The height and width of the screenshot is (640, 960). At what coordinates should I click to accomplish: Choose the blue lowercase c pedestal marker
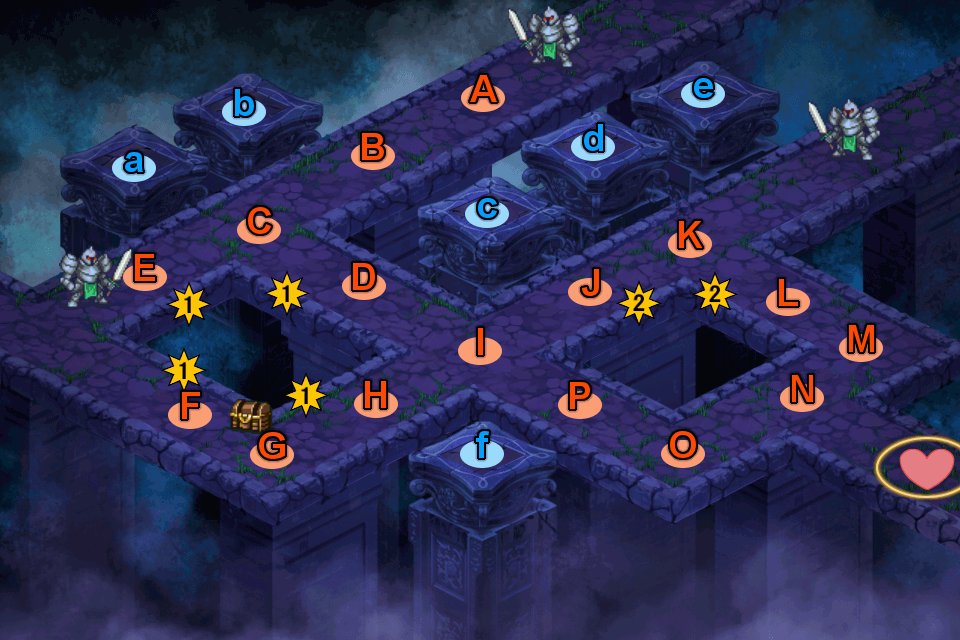coord(487,211)
